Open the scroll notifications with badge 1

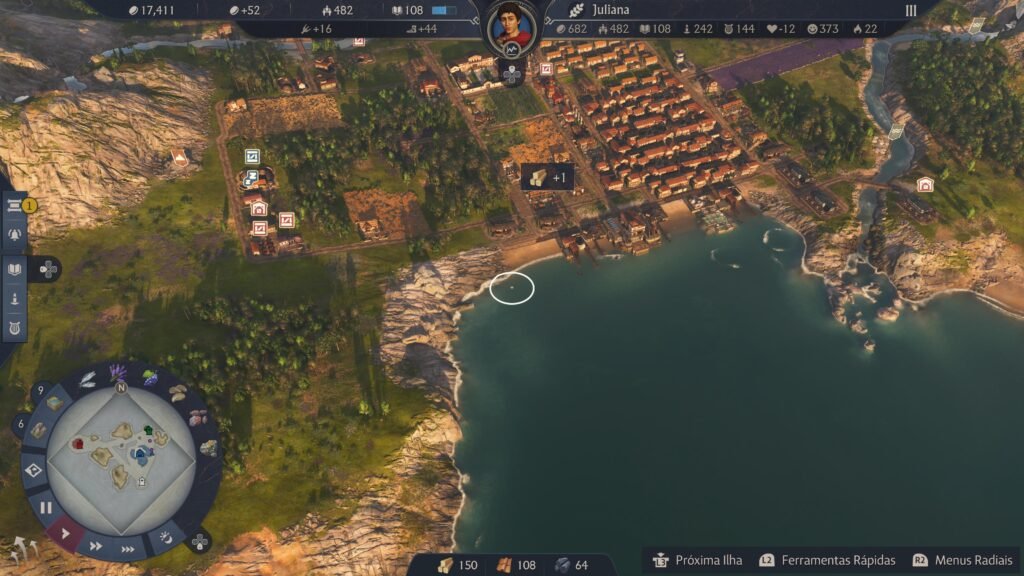16,206
